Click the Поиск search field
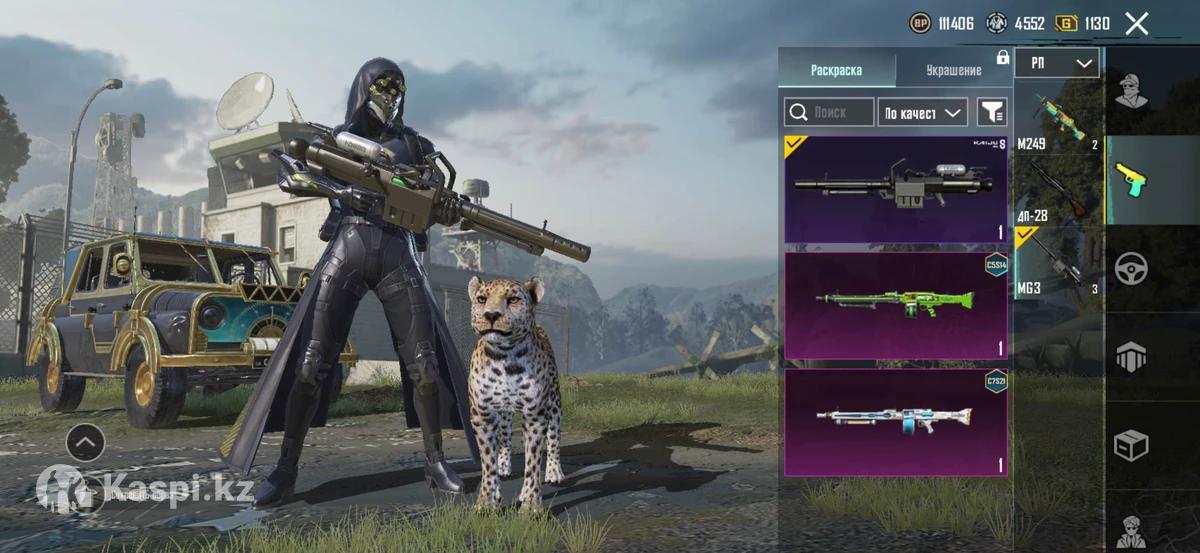Screen dimensions: 1200x553 [829, 112]
